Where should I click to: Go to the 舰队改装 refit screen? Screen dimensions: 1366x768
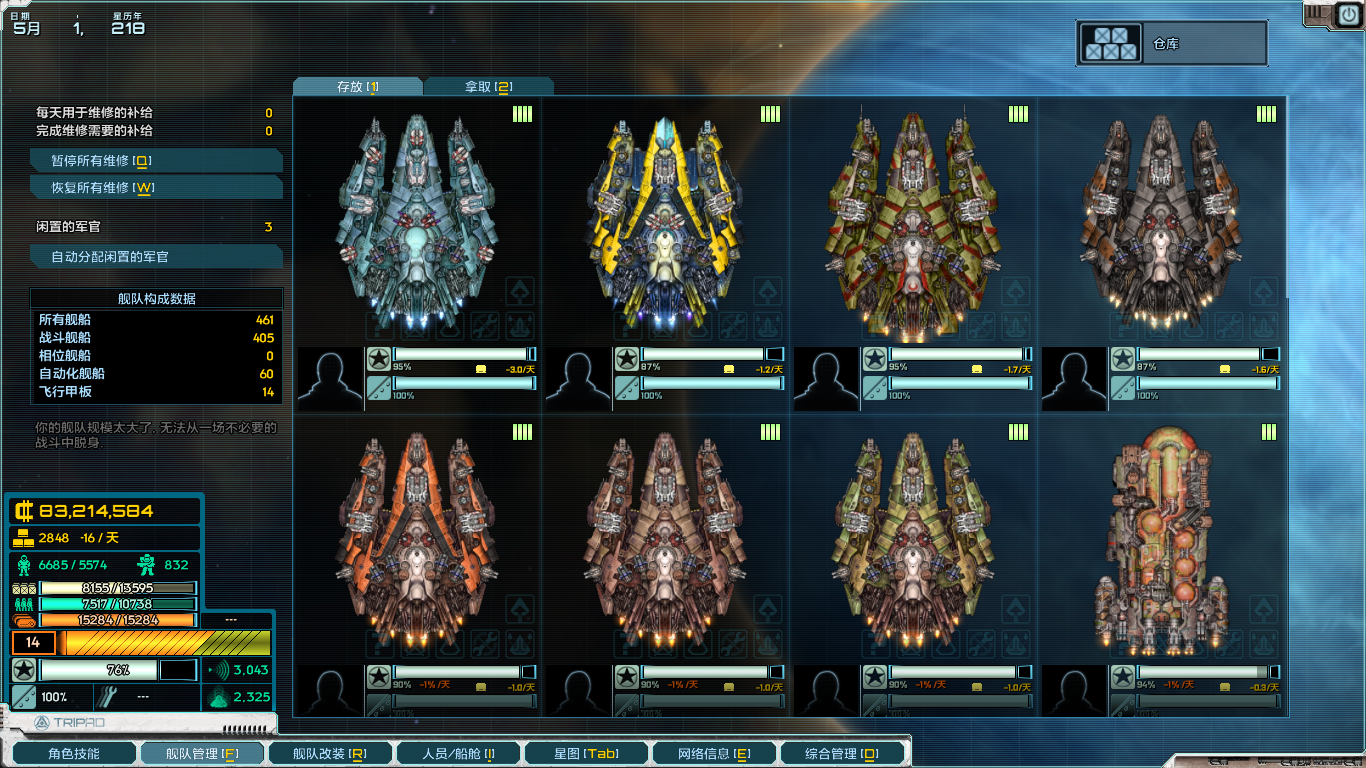(x=329, y=753)
